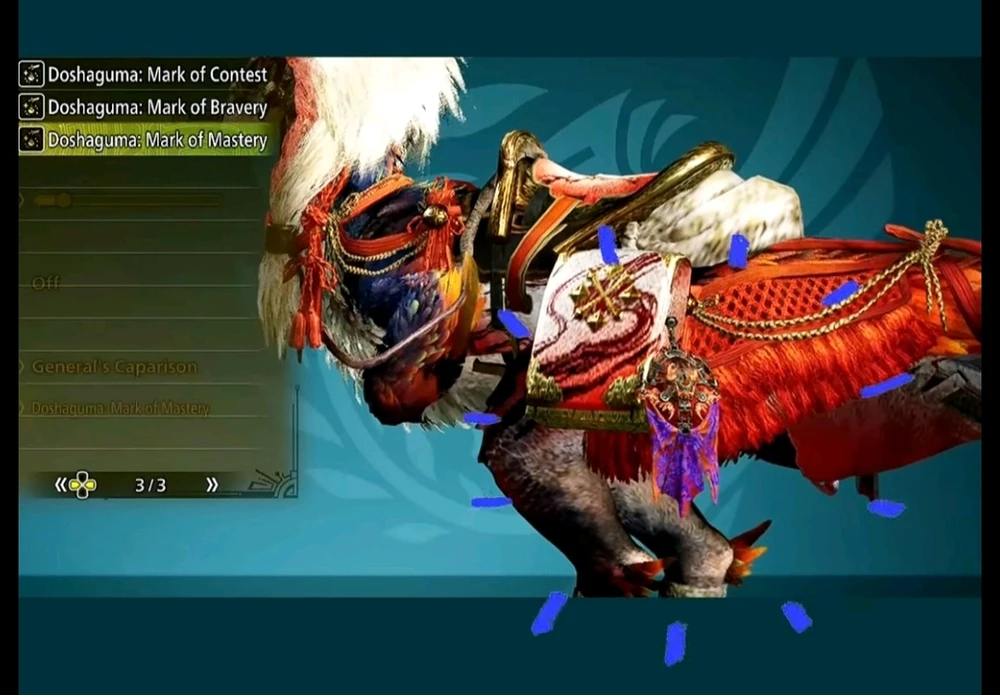Select Doshaguma: Mark of Contest
The height and width of the screenshot is (695, 1000).
146,75
